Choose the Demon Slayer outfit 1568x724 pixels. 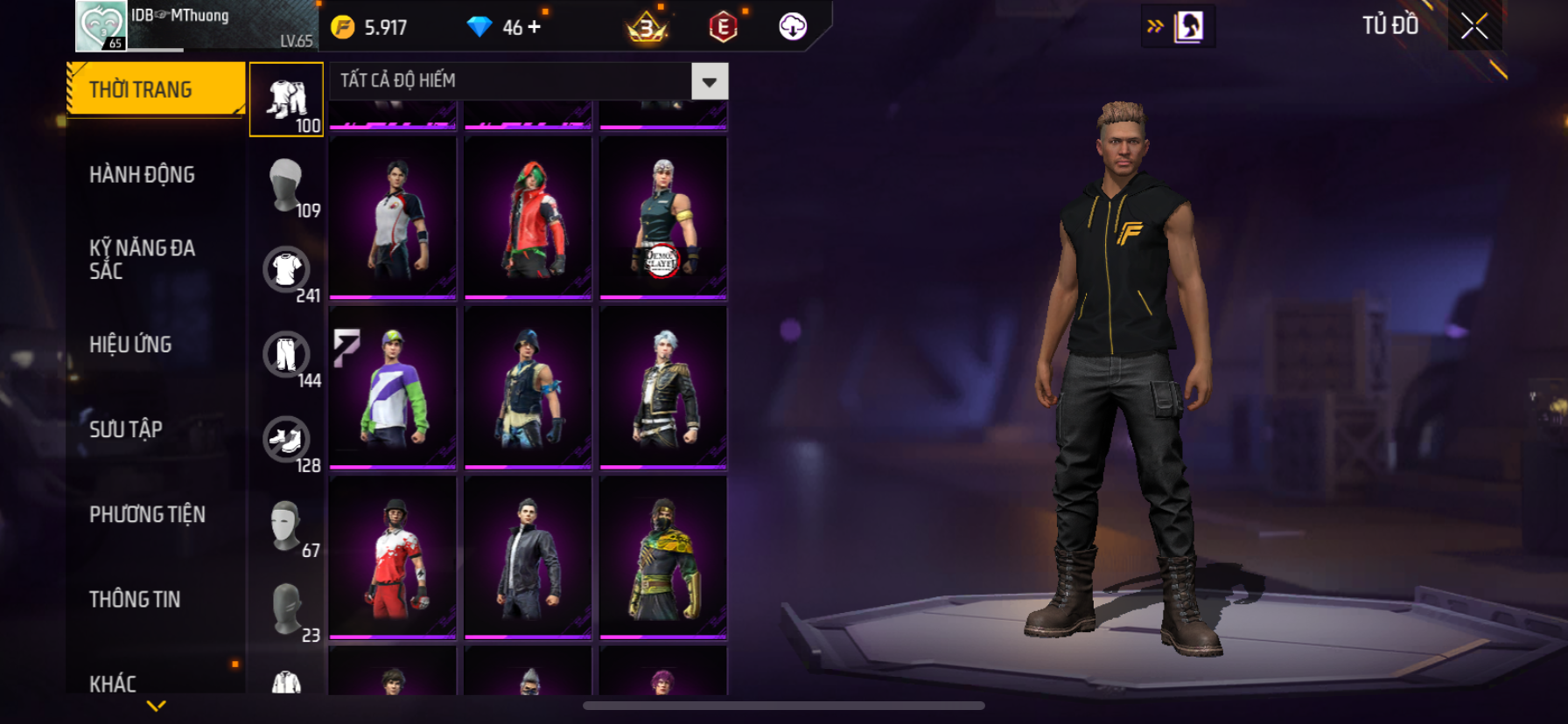point(663,217)
